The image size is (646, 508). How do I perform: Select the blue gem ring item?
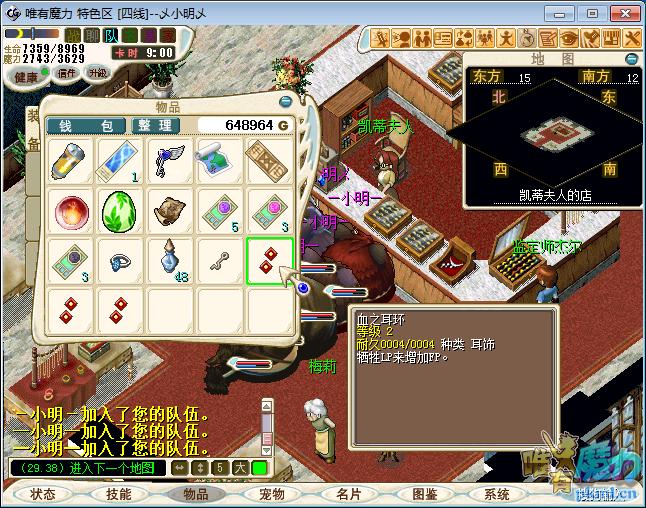click(x=120, y=261)
